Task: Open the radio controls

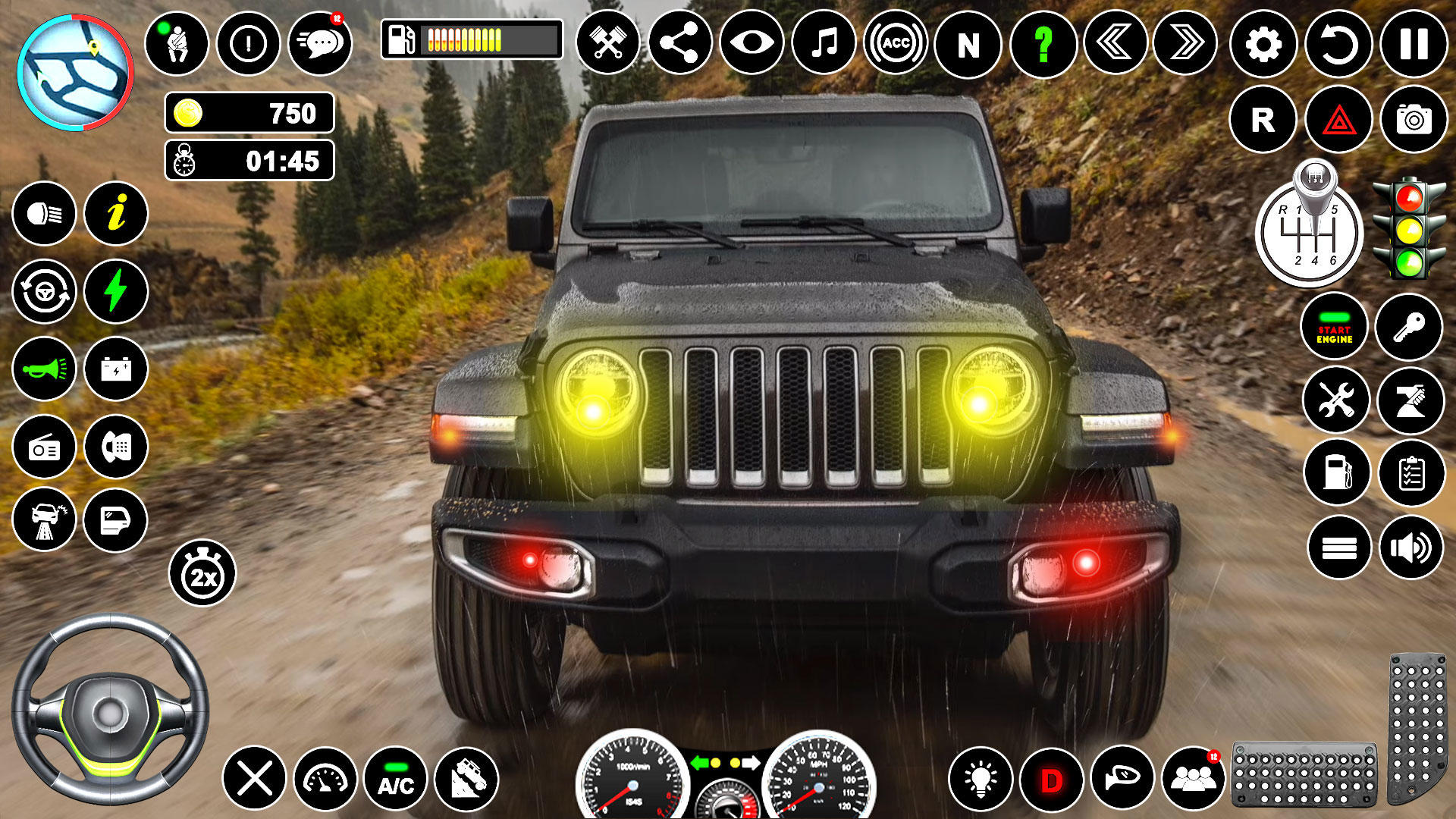Action: click(x=44, y=444)
